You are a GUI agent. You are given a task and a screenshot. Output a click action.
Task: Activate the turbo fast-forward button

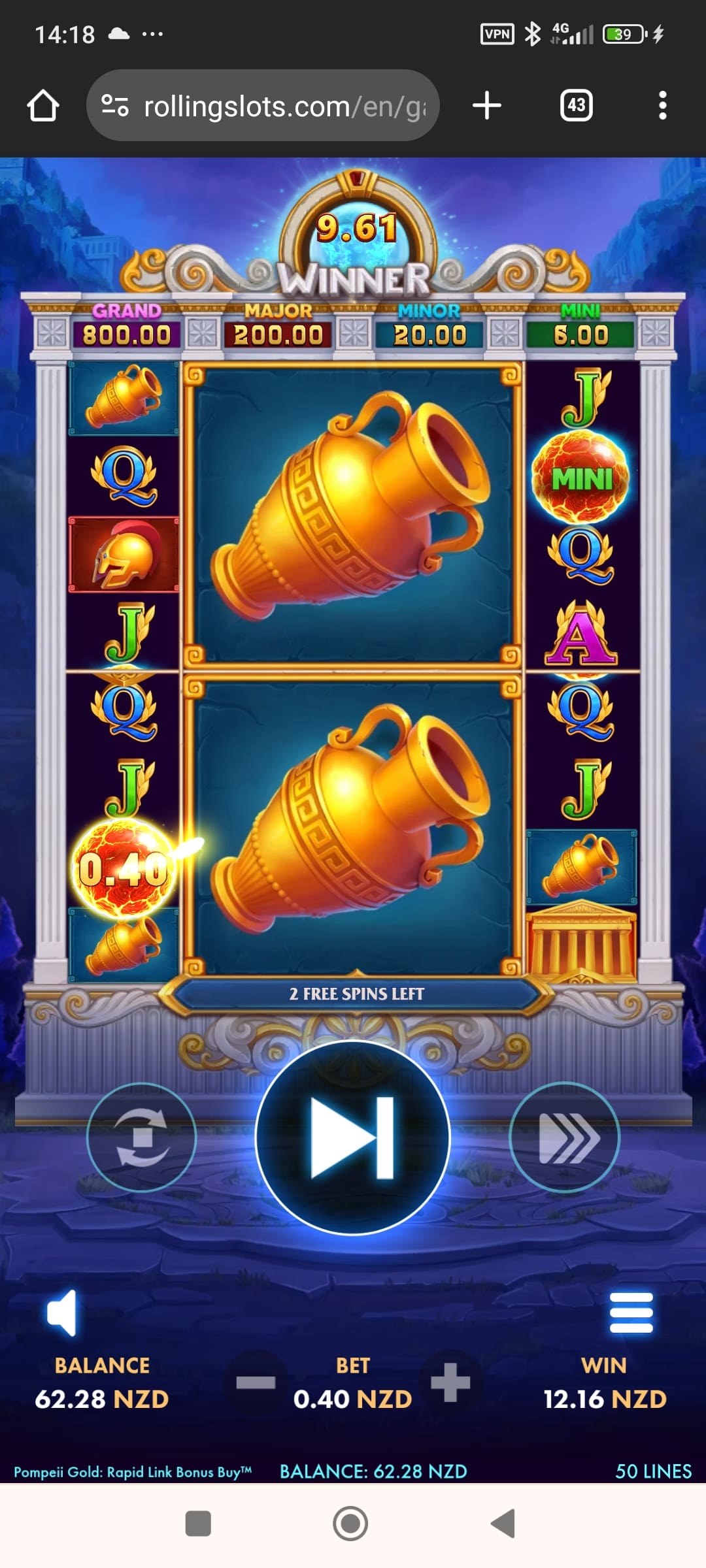click(x=564, y=1137)
